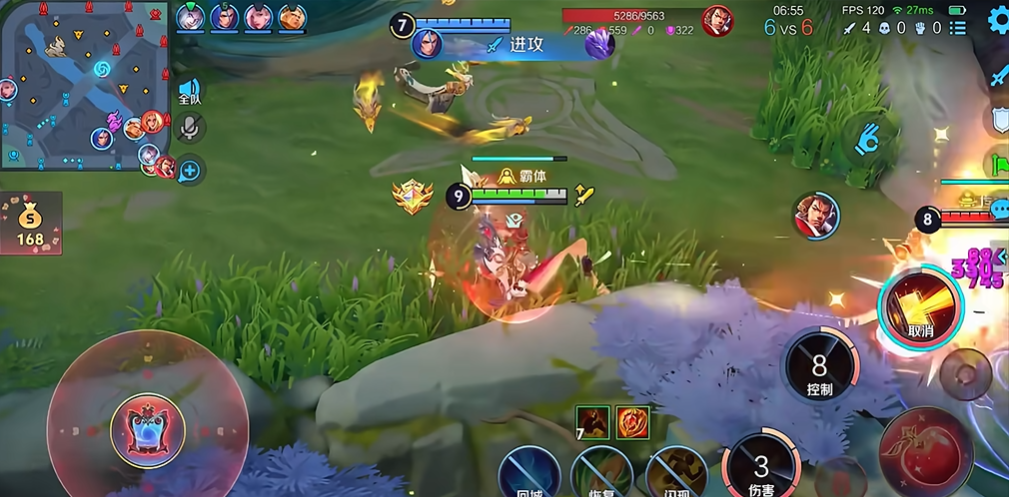Use the 闪现 flash spell

point(675,474)
